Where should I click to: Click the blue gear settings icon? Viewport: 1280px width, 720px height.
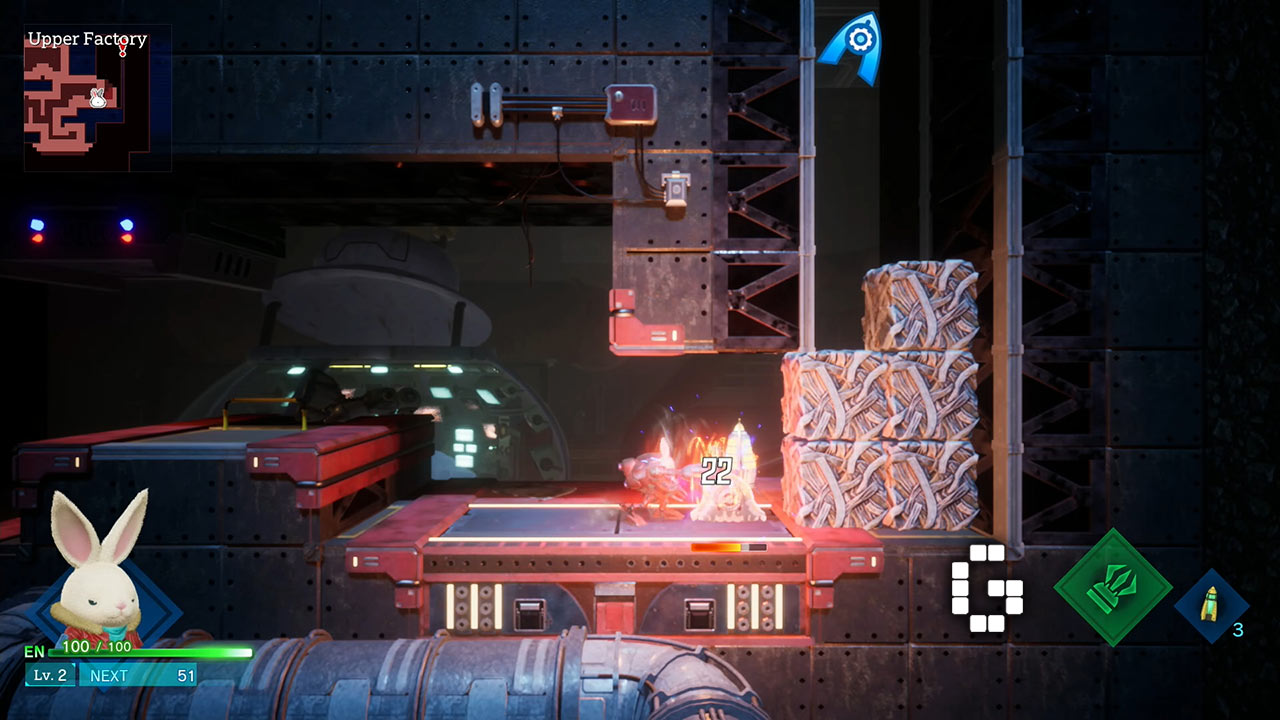857,42
